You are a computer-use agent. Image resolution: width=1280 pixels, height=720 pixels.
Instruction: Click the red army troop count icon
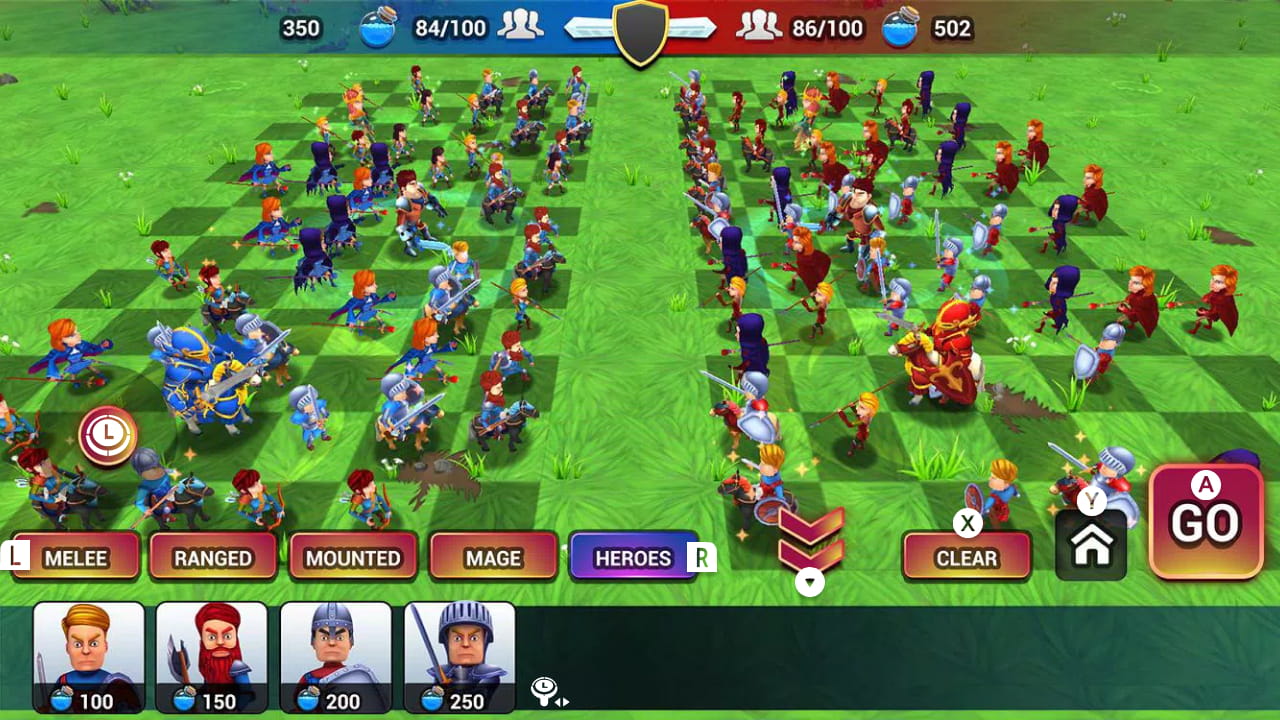(x=760, y=27)
